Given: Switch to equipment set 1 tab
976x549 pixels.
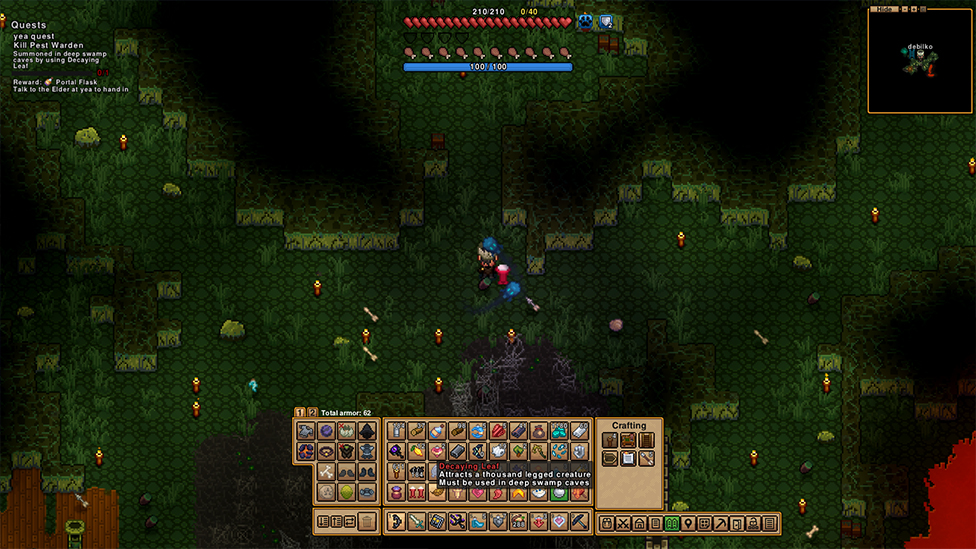Looking at the screenshot, I should 300,412.
